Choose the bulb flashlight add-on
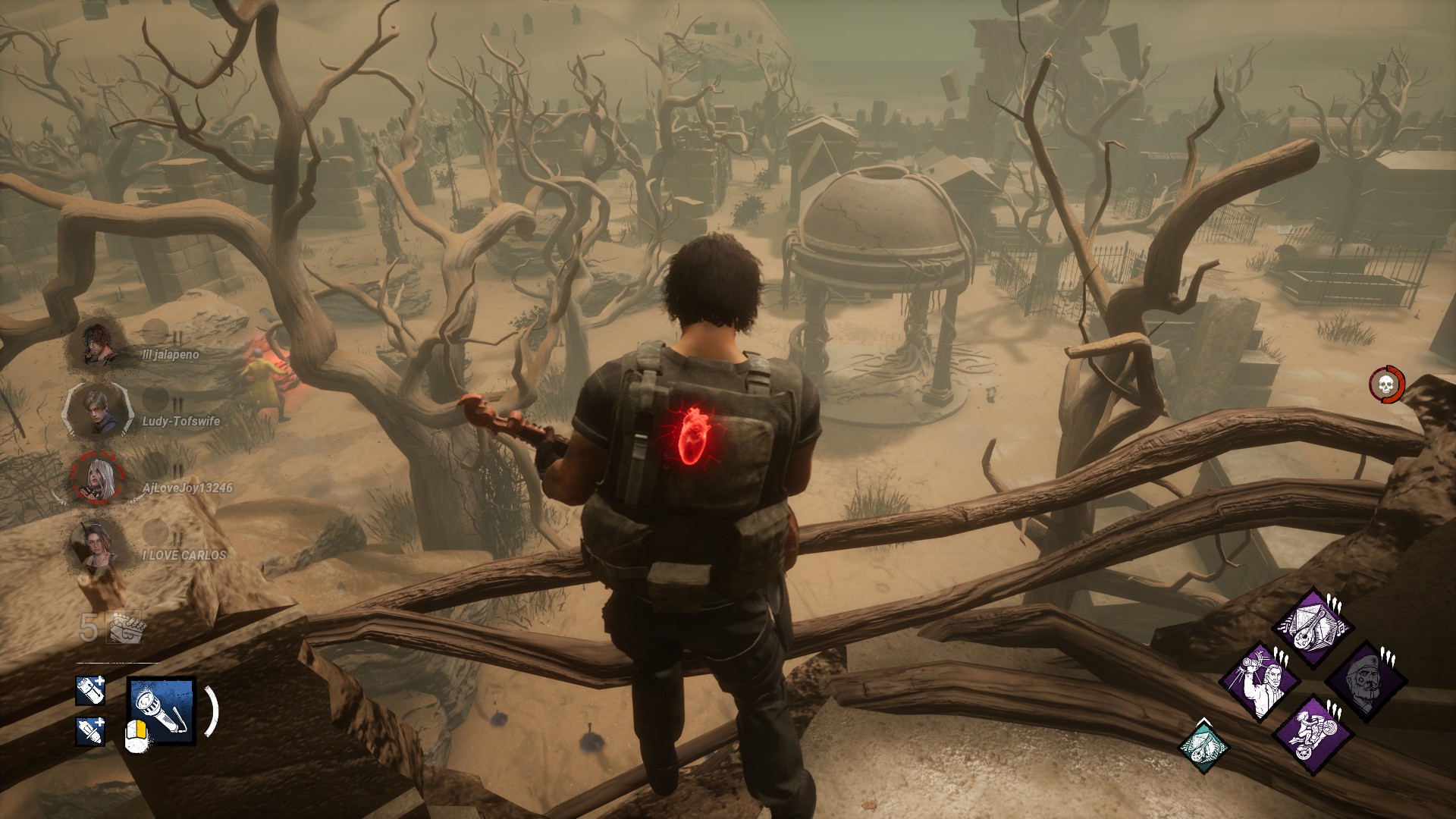1456x819 pixels. (89, 731)
